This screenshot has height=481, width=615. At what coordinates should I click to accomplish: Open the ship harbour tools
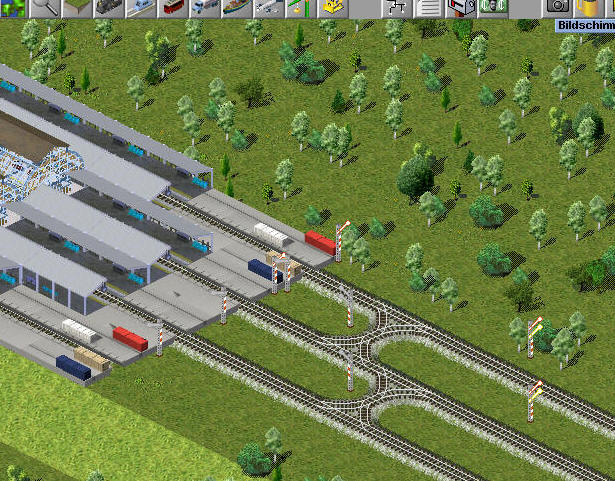[x=236, y=7]
